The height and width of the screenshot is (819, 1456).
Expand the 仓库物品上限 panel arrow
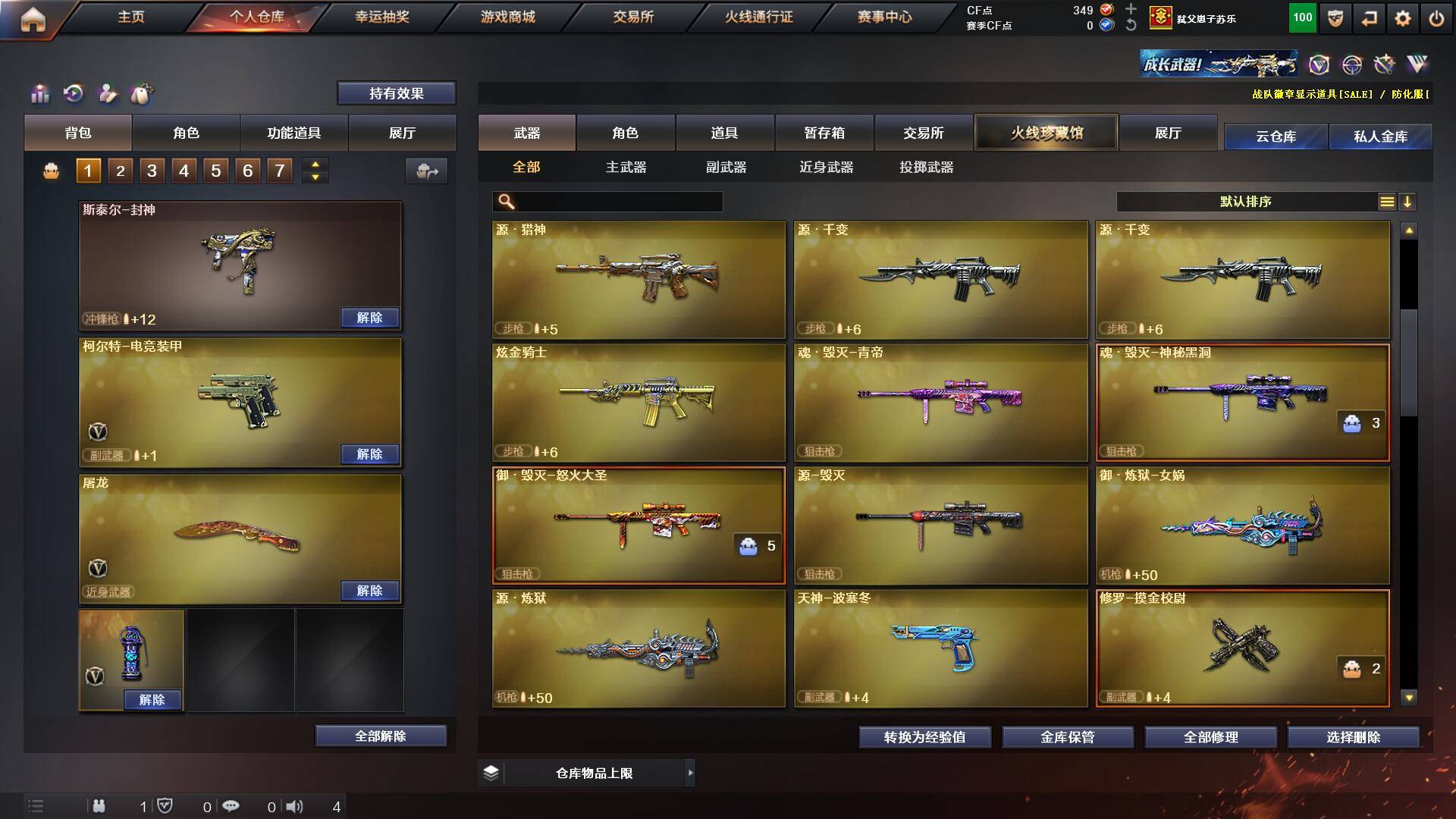691,773
